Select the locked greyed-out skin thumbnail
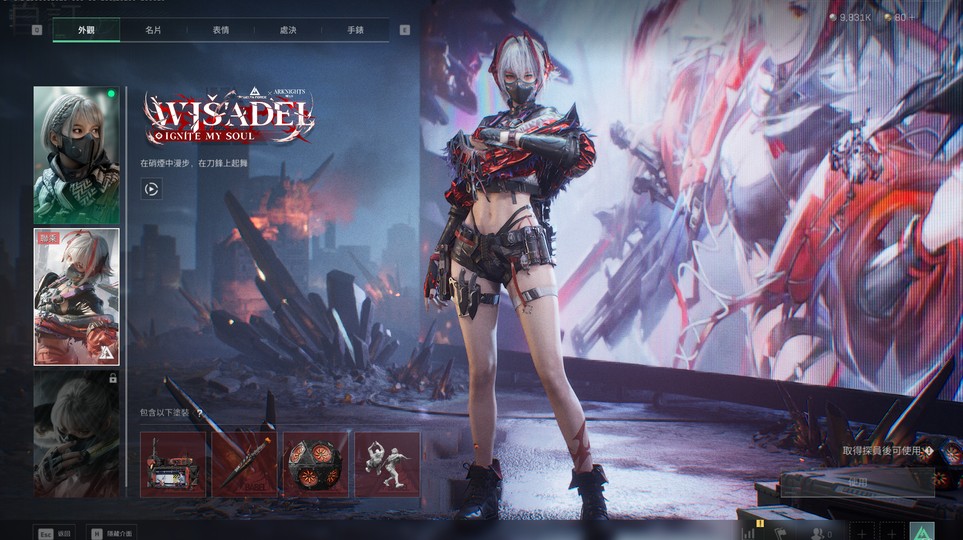The width and height of the screenshot is (963, 540). (76, 433)
